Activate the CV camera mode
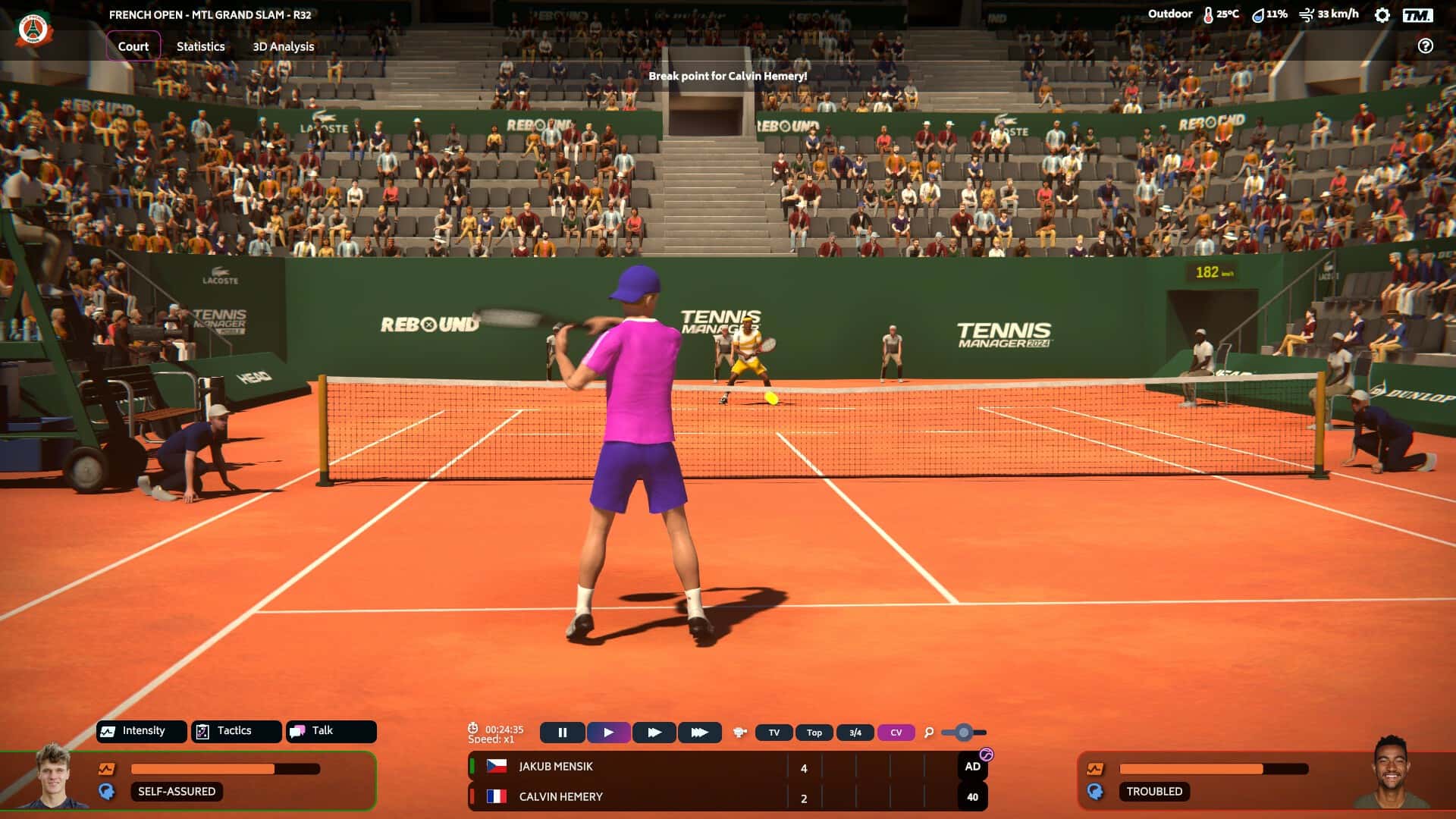 point(896,733)
